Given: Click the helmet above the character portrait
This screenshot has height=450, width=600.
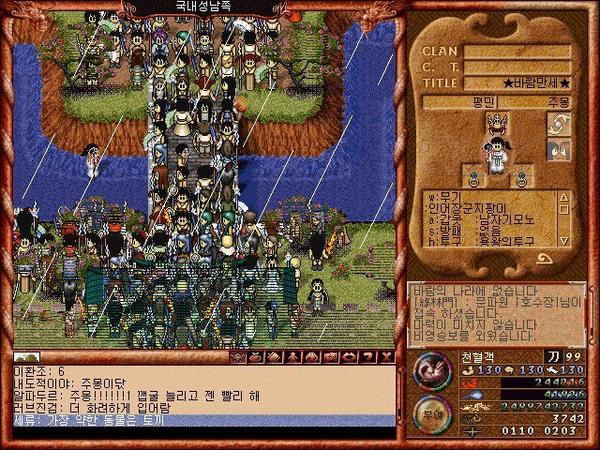Looking at the screenshot, I should 497,124.
